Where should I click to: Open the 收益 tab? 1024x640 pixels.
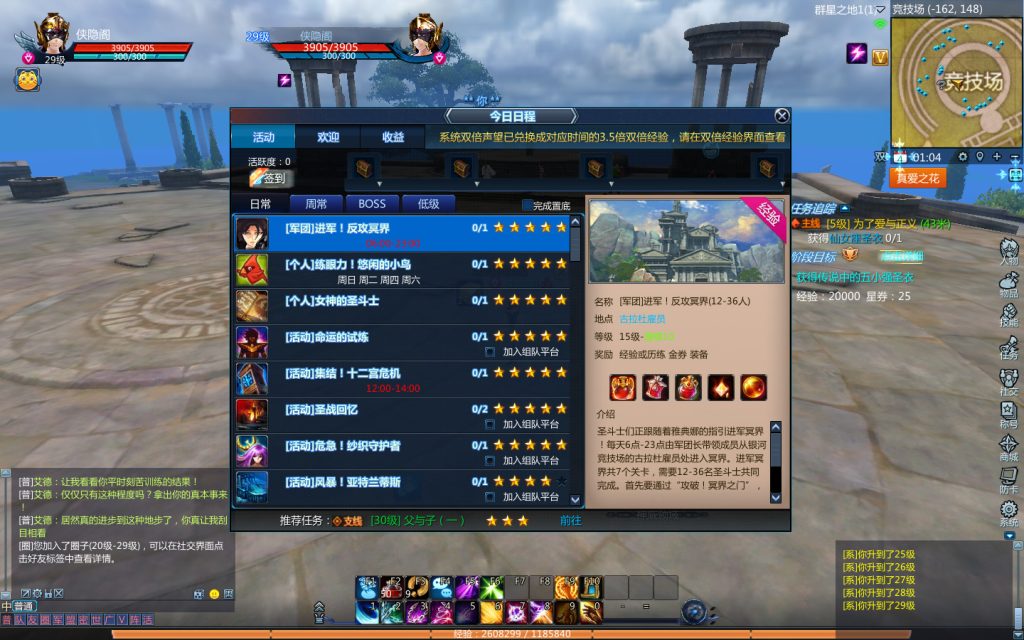click(393, 137)
